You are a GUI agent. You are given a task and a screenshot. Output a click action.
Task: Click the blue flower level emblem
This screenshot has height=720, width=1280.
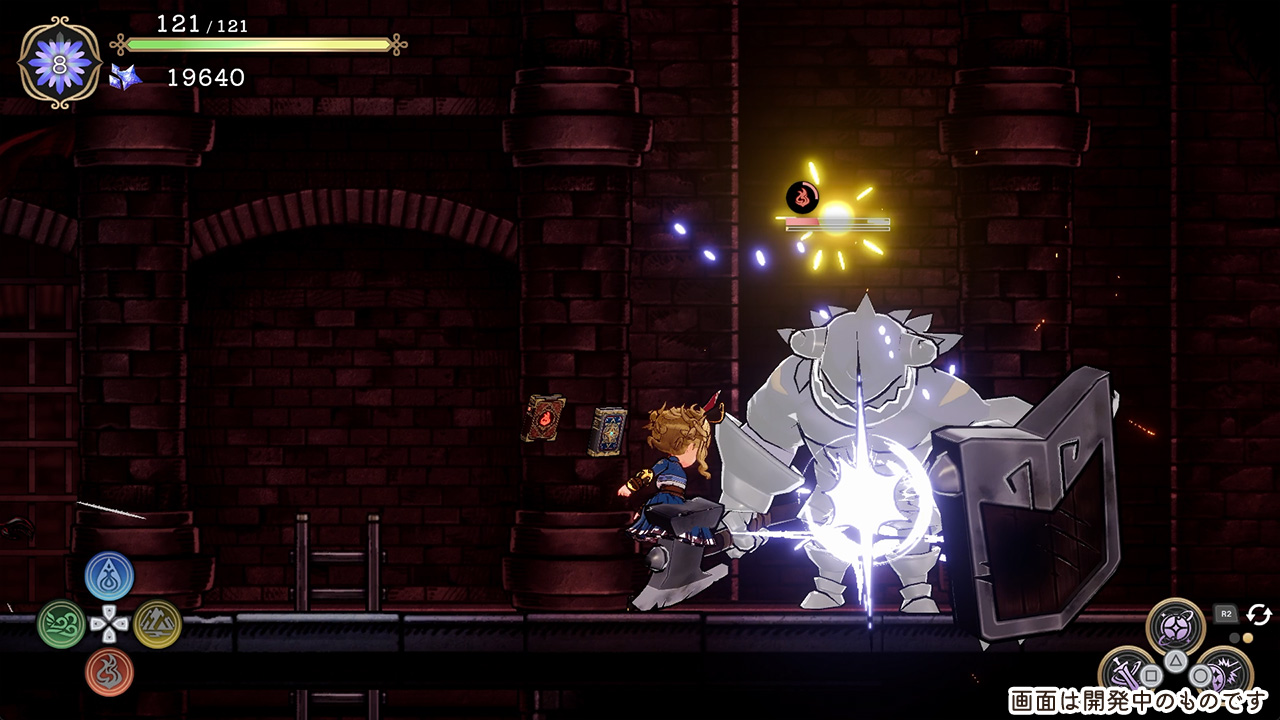click(x=60, y=63)
